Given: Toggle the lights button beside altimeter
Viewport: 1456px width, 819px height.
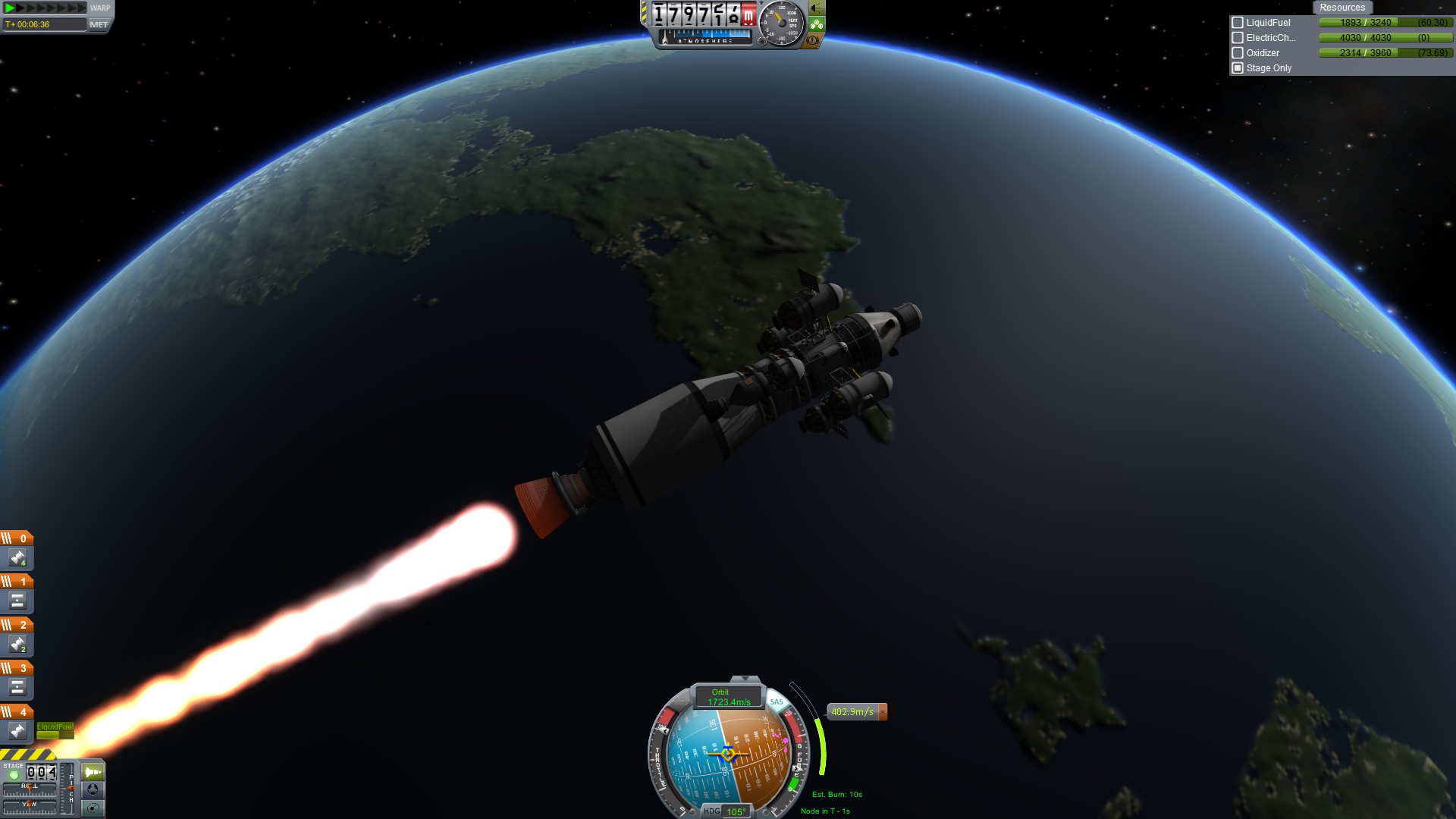Looking at the screenshot, I should click(x=817, y=8).
